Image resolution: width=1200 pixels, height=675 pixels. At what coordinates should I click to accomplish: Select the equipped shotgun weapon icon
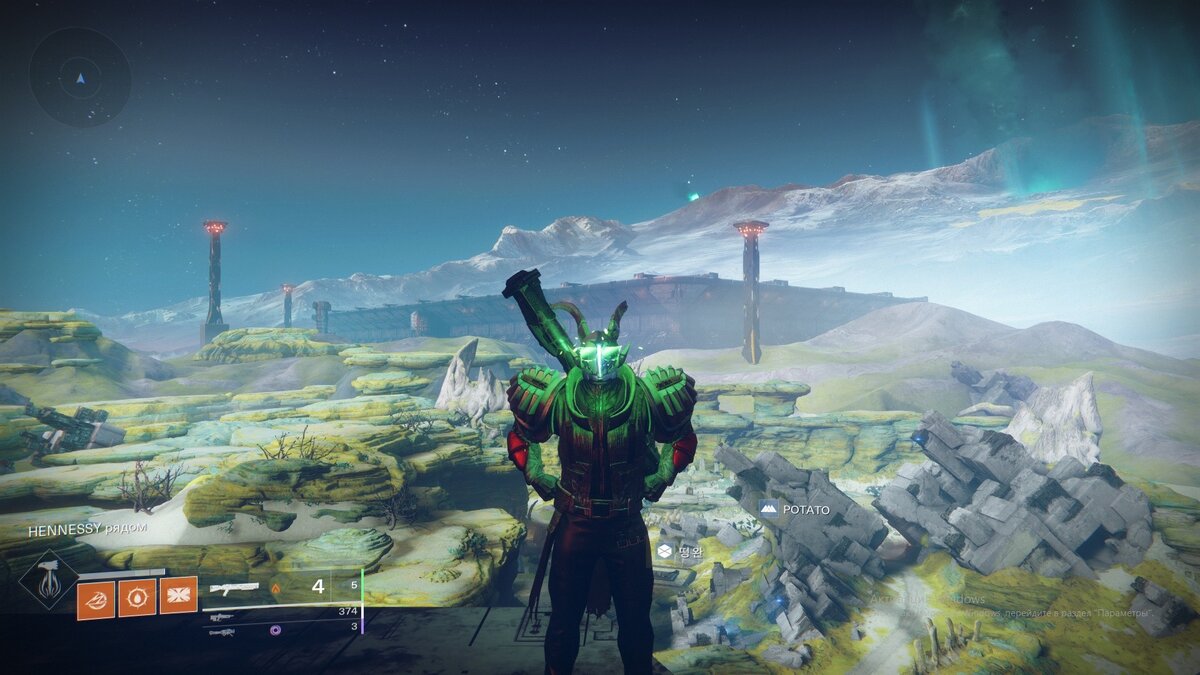pos(235,588)
